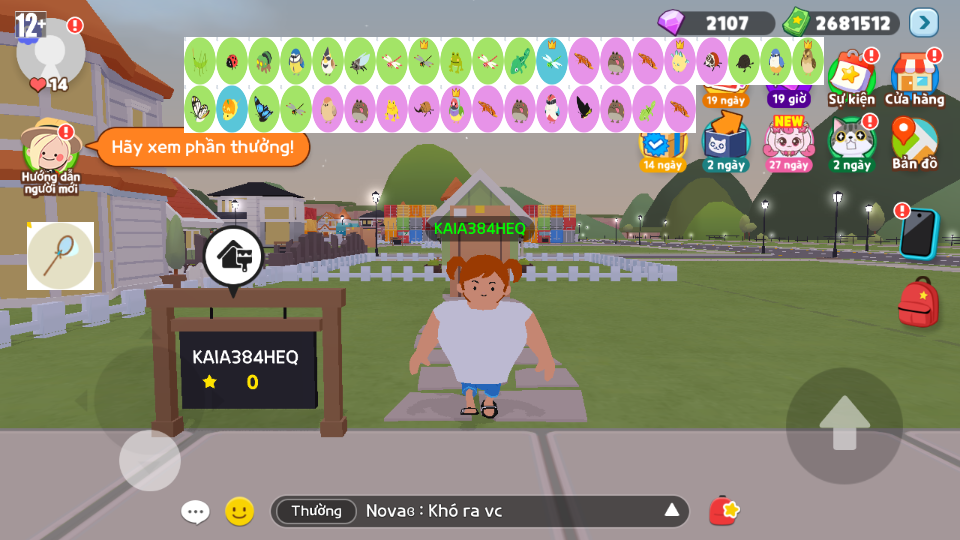Open the gray cat event with 2 ngày

pos(851,141)
